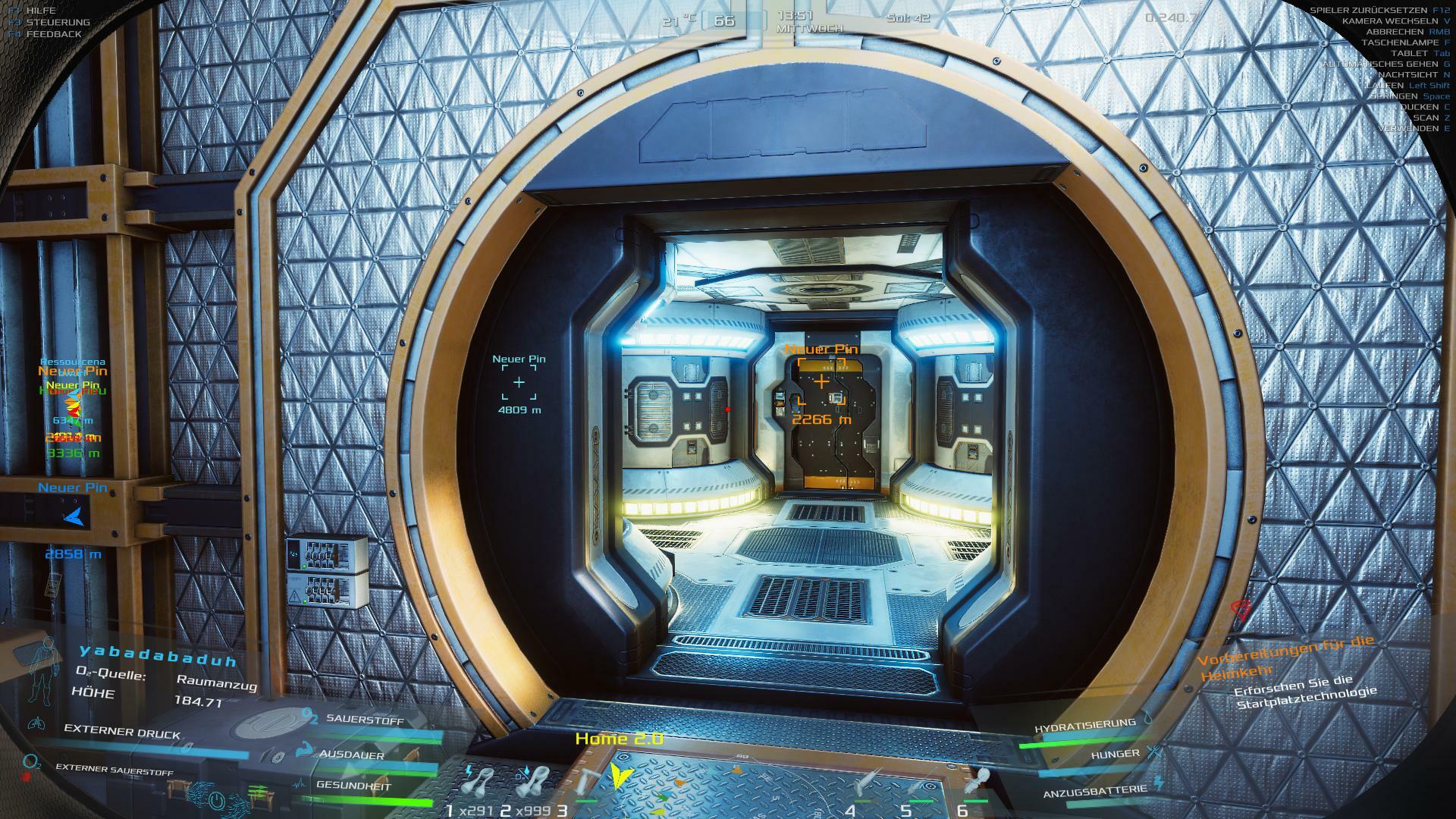Click the blue Neuer Pin arrow at 2858 m
1456x819 pixels.
pyautogui.click(x=74, y=517)
